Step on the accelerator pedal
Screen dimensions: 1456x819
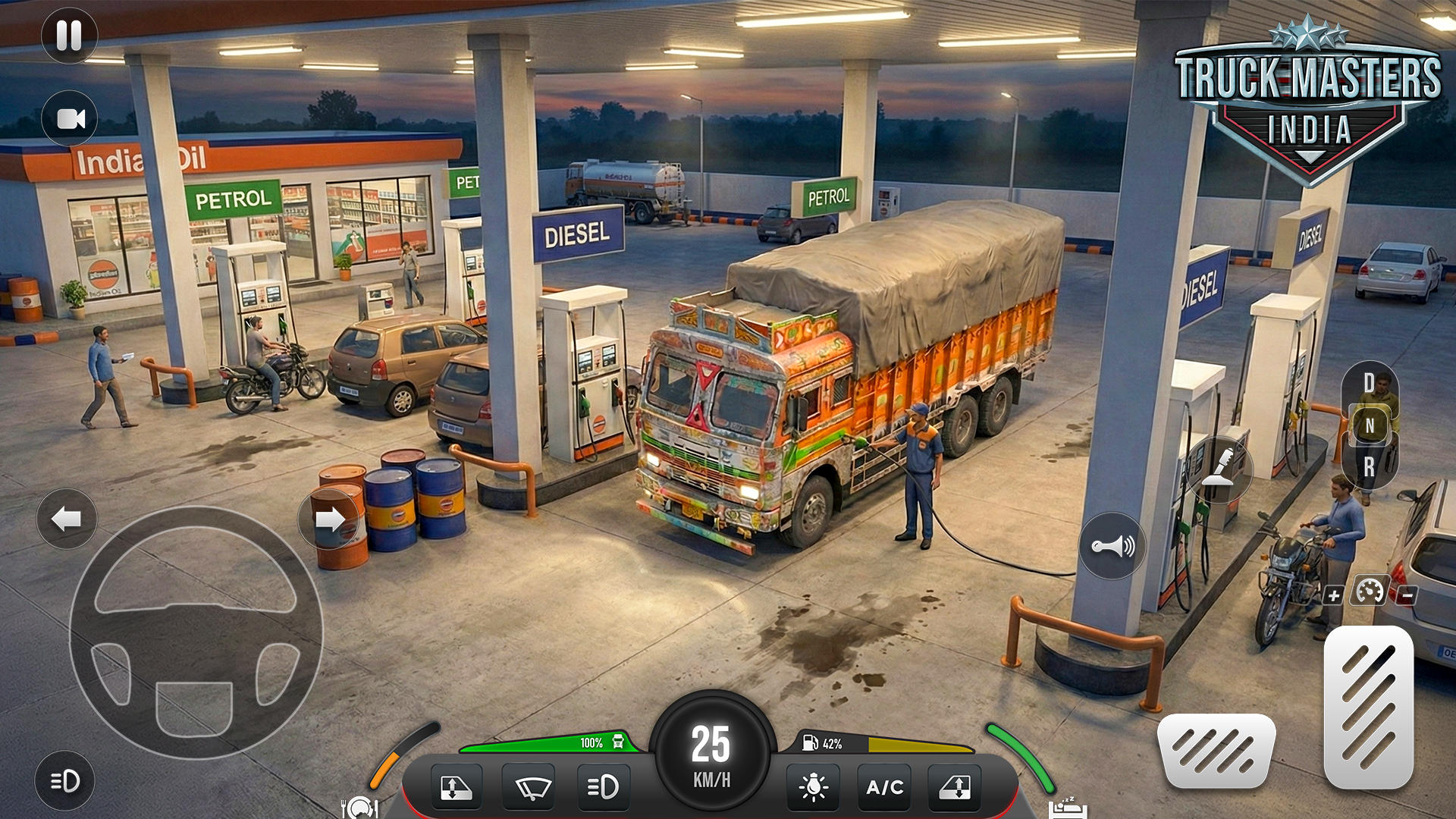pyautogui.click(x=1368, y=707)
